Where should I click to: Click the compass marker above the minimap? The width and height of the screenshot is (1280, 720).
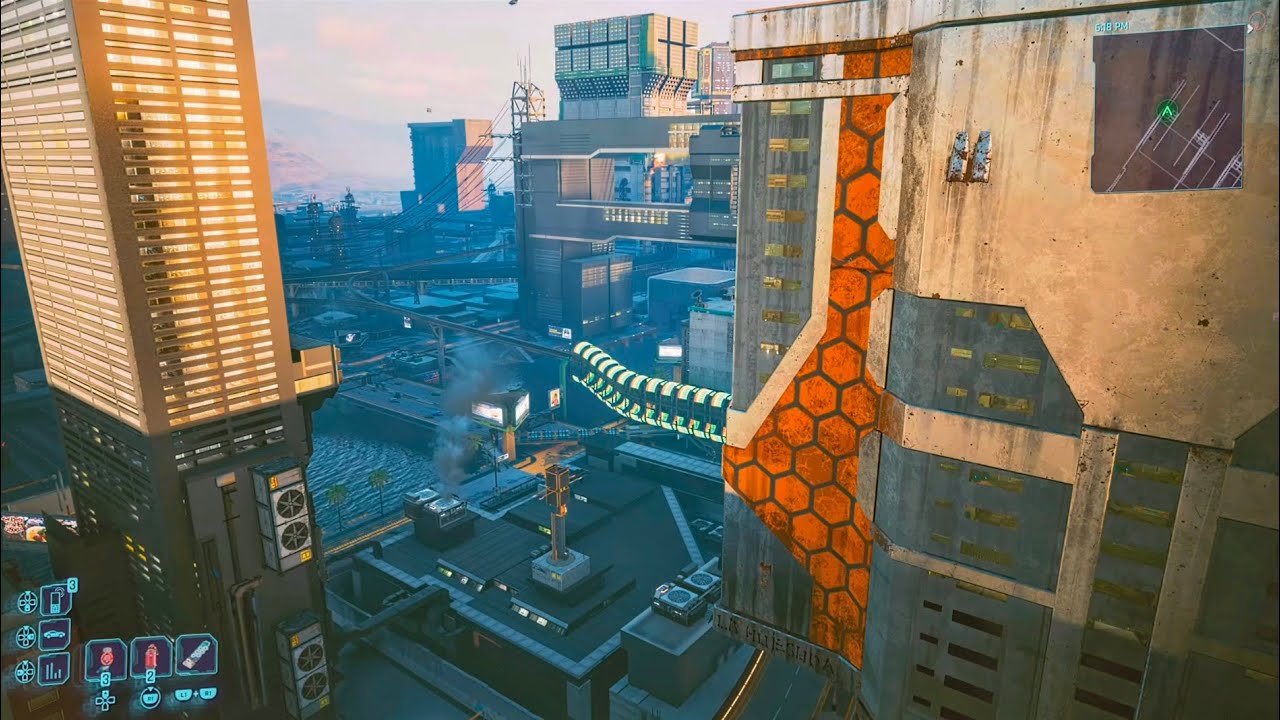pos(1256,19)
